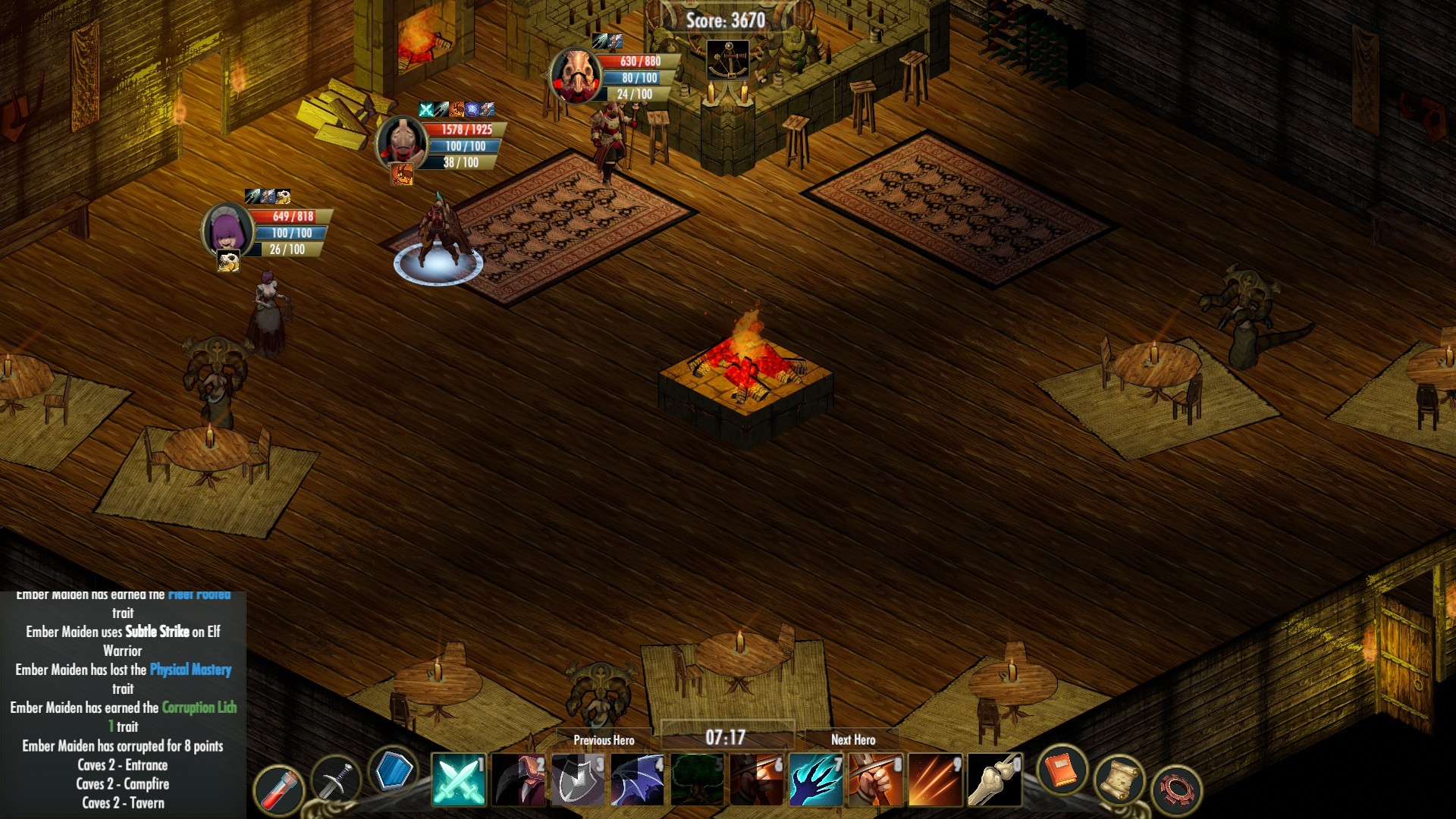
Task: Select the scythe ability in slot 2
Action: click(518, 780)
